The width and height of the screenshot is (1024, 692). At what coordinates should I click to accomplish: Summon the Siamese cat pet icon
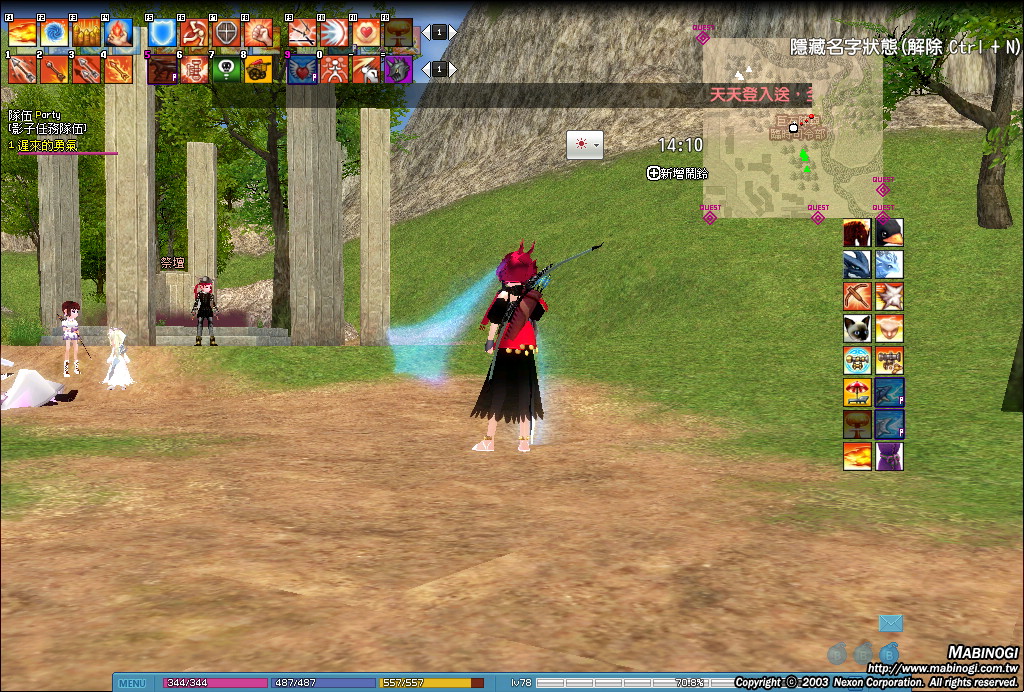[857, 328]
